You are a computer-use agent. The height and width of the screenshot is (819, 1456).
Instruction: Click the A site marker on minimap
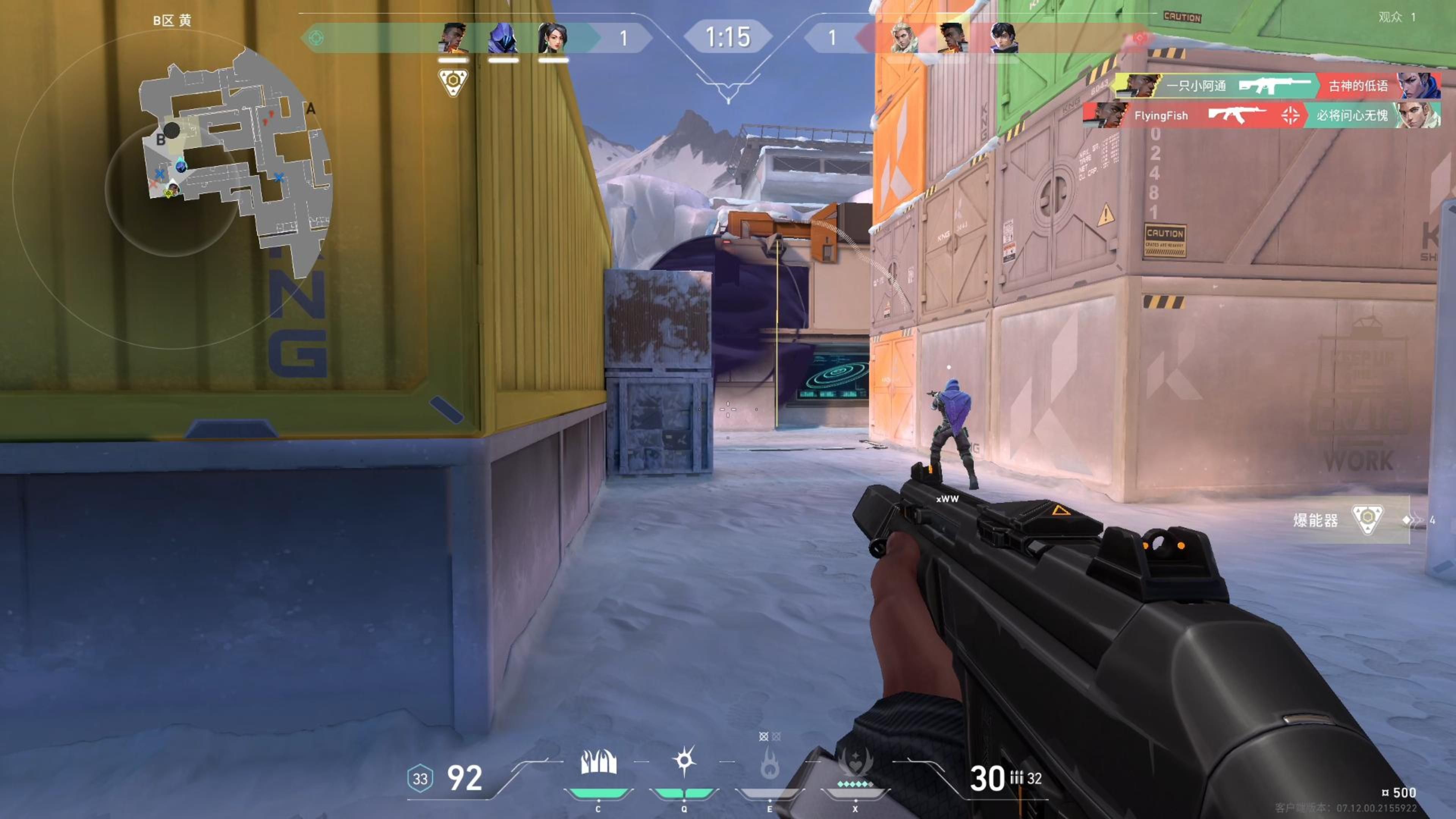[x=310, y=109]
